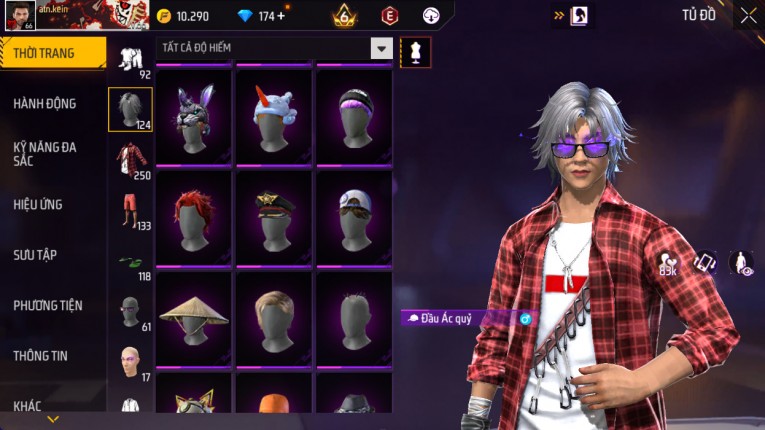Screen dimensions: 765x430
Task: Open the rarity filter dropdown
Action: [x=381, y=48]
